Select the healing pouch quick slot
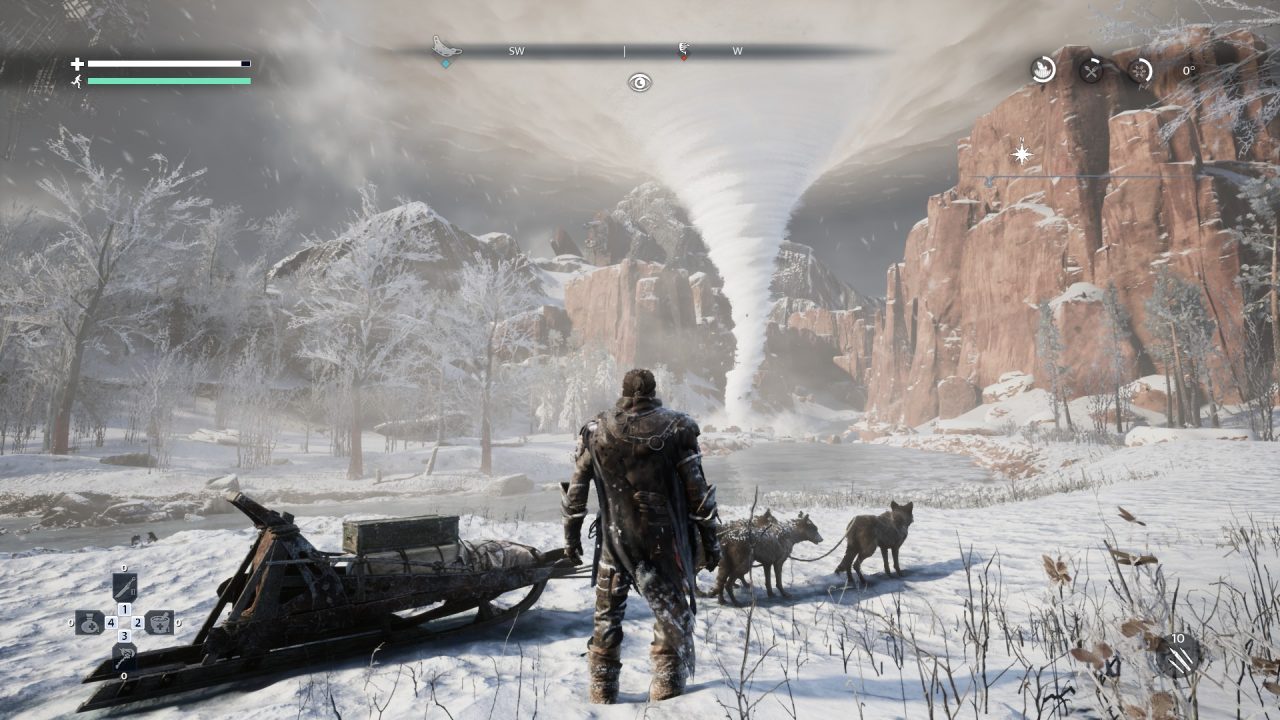Screen dimensions: 1280x720 coord(90,623)
